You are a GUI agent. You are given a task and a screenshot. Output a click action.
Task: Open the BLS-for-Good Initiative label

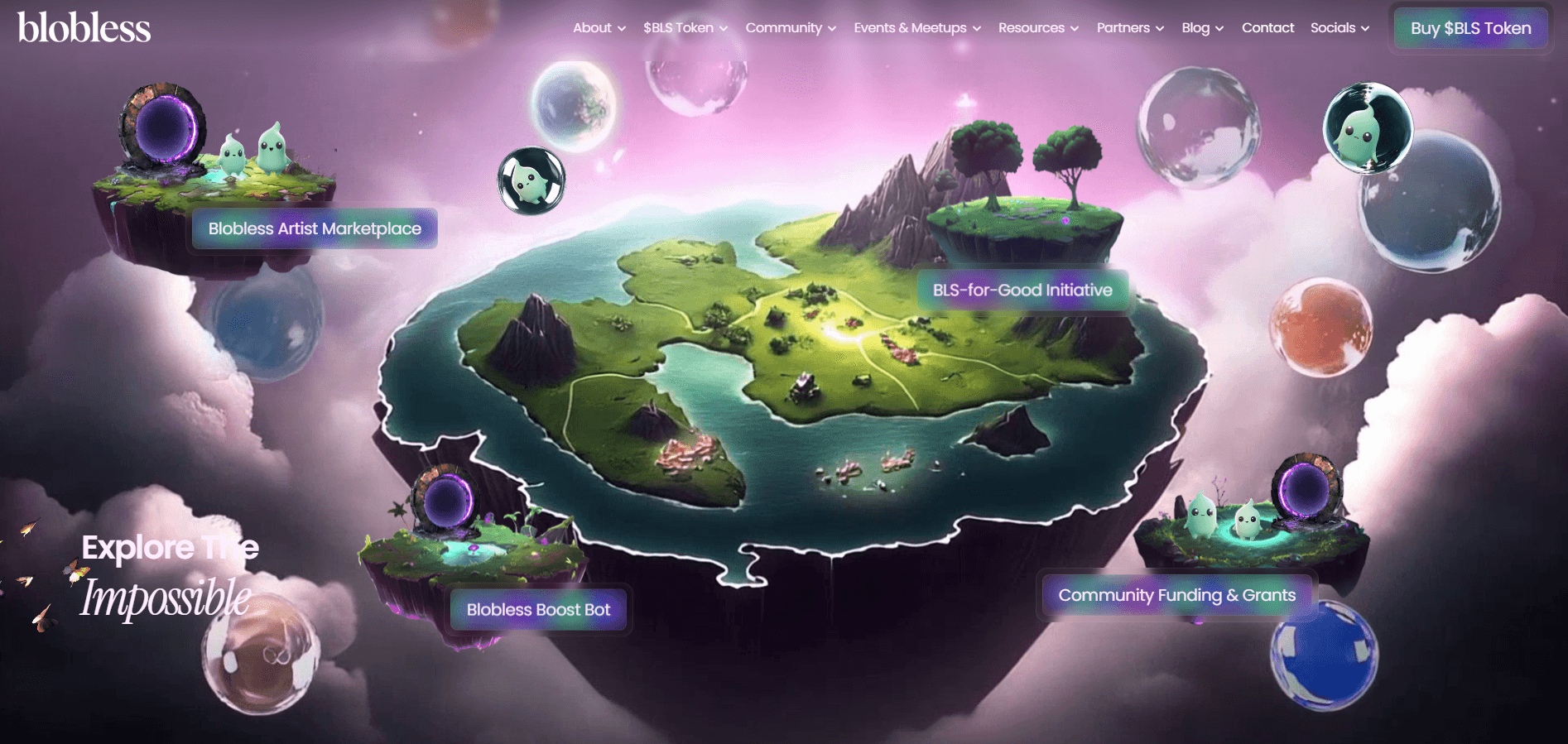point(1022,290)
